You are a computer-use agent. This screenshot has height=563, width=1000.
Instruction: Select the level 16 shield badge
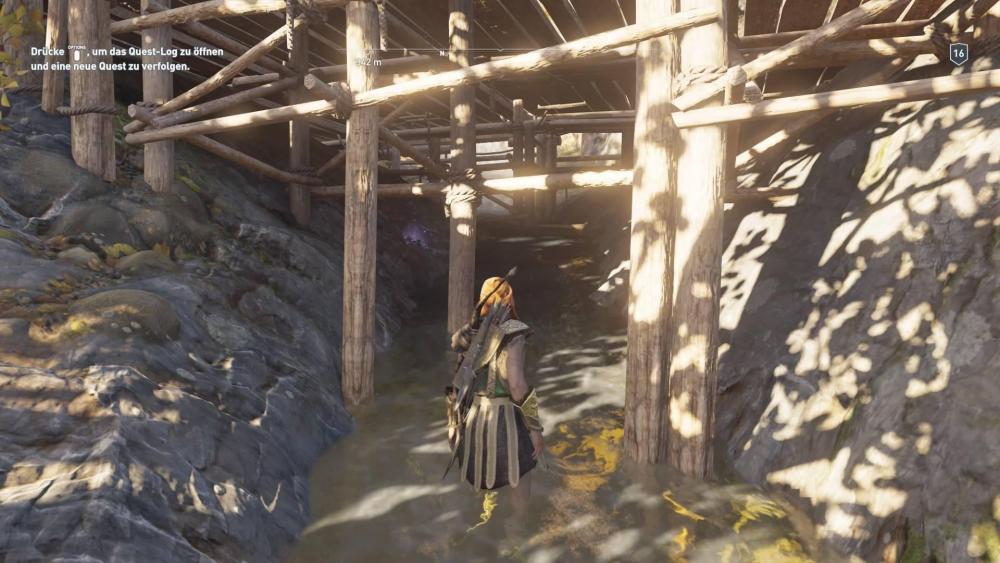click(958, 54)
